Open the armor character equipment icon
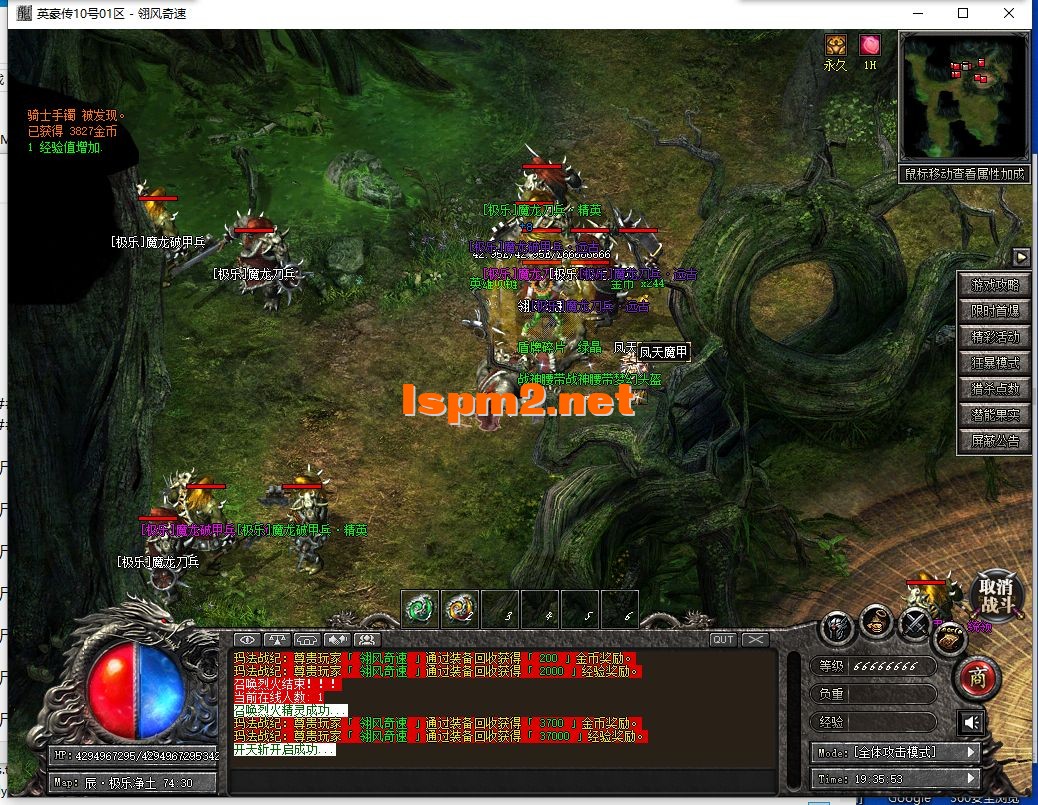1038x805 pixels. (838, 627)
